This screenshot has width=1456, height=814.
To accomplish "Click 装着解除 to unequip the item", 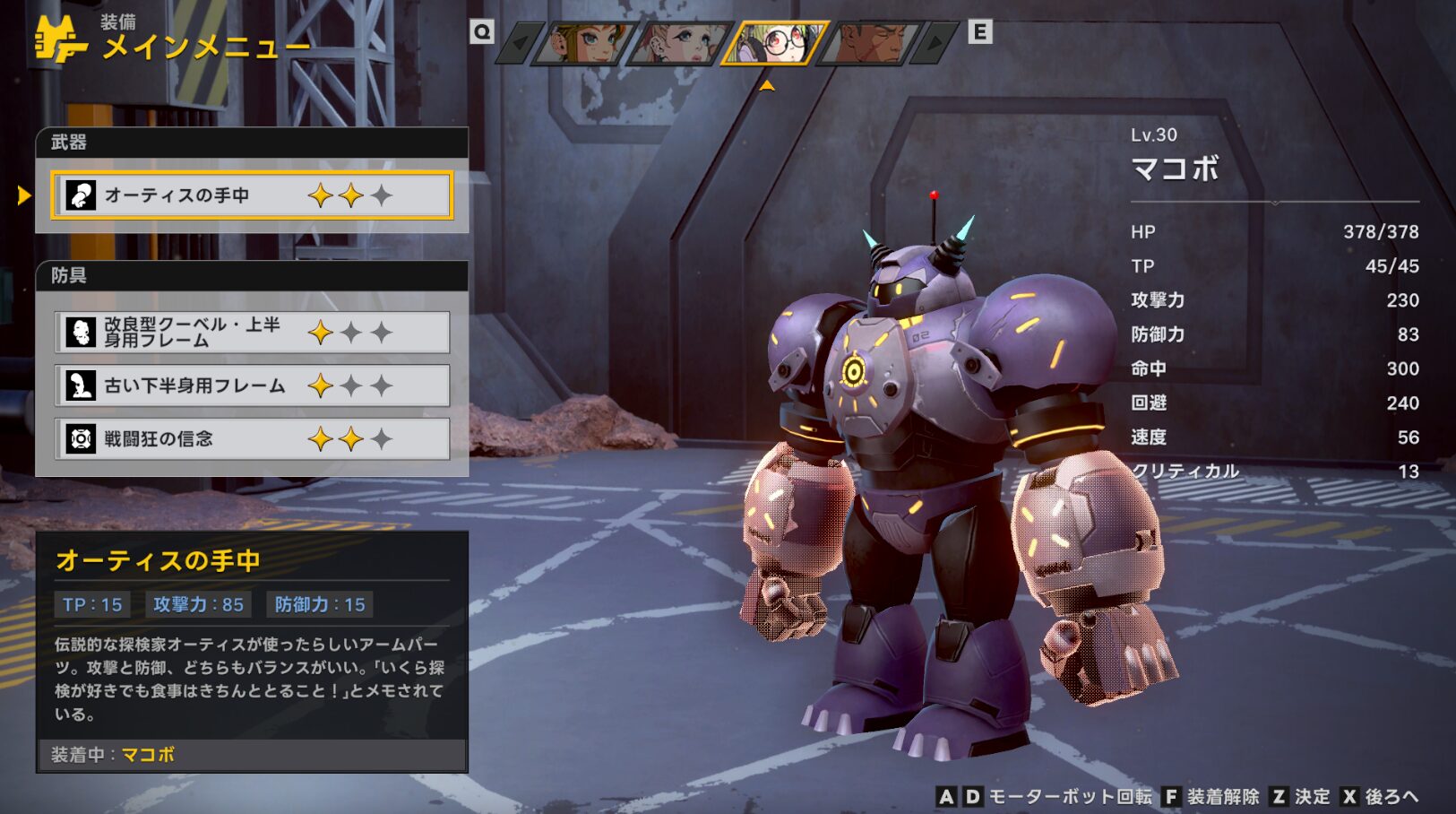I will click(1210, 797).
